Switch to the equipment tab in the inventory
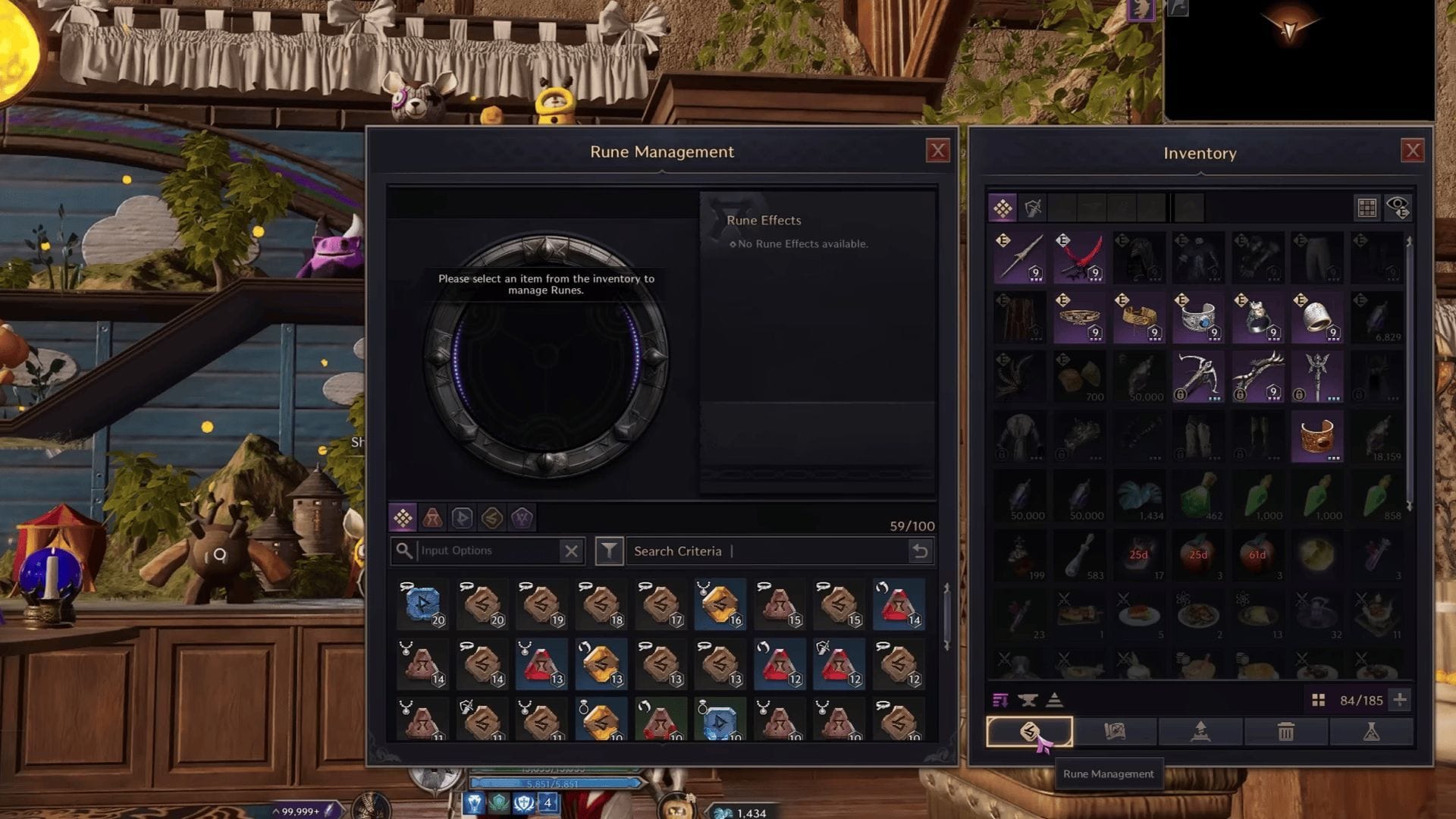 tap(1032, 208)
